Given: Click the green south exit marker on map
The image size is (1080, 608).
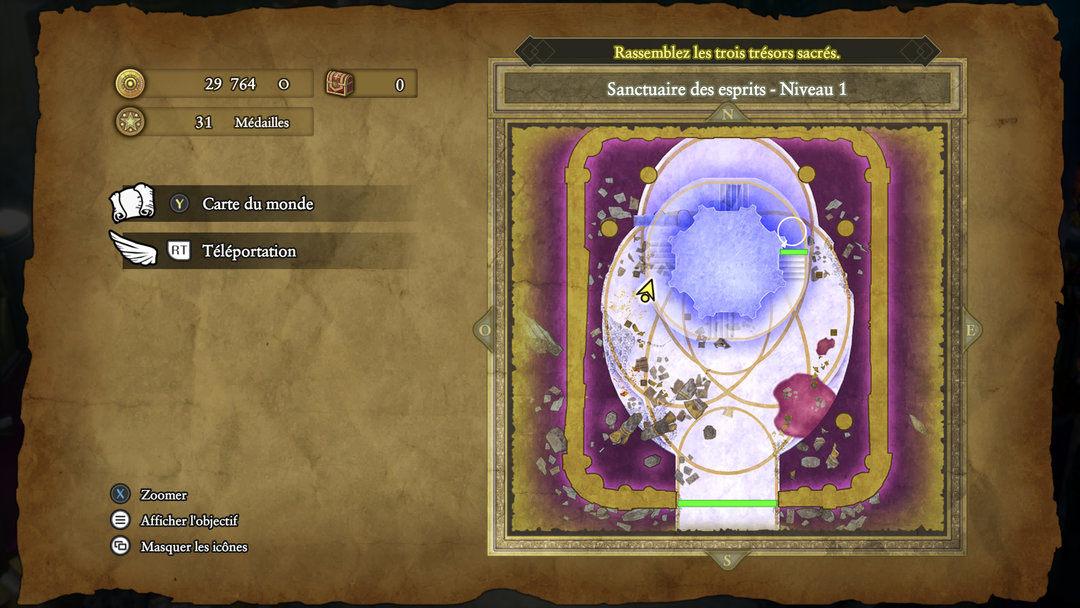Looking at the screenshot, I should [x=727, y=503].
